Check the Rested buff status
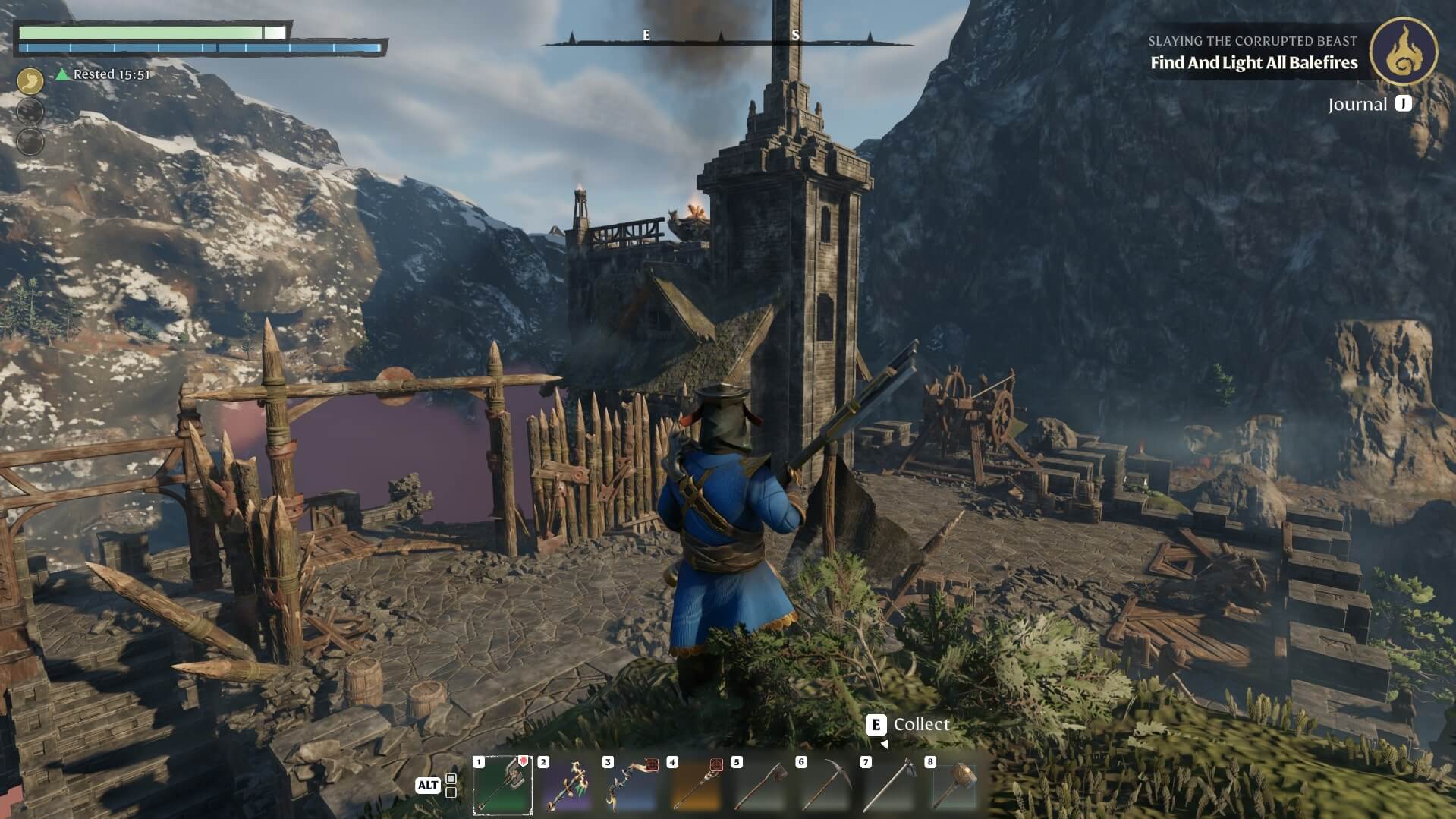1456x819 pixels. [104, 74]
